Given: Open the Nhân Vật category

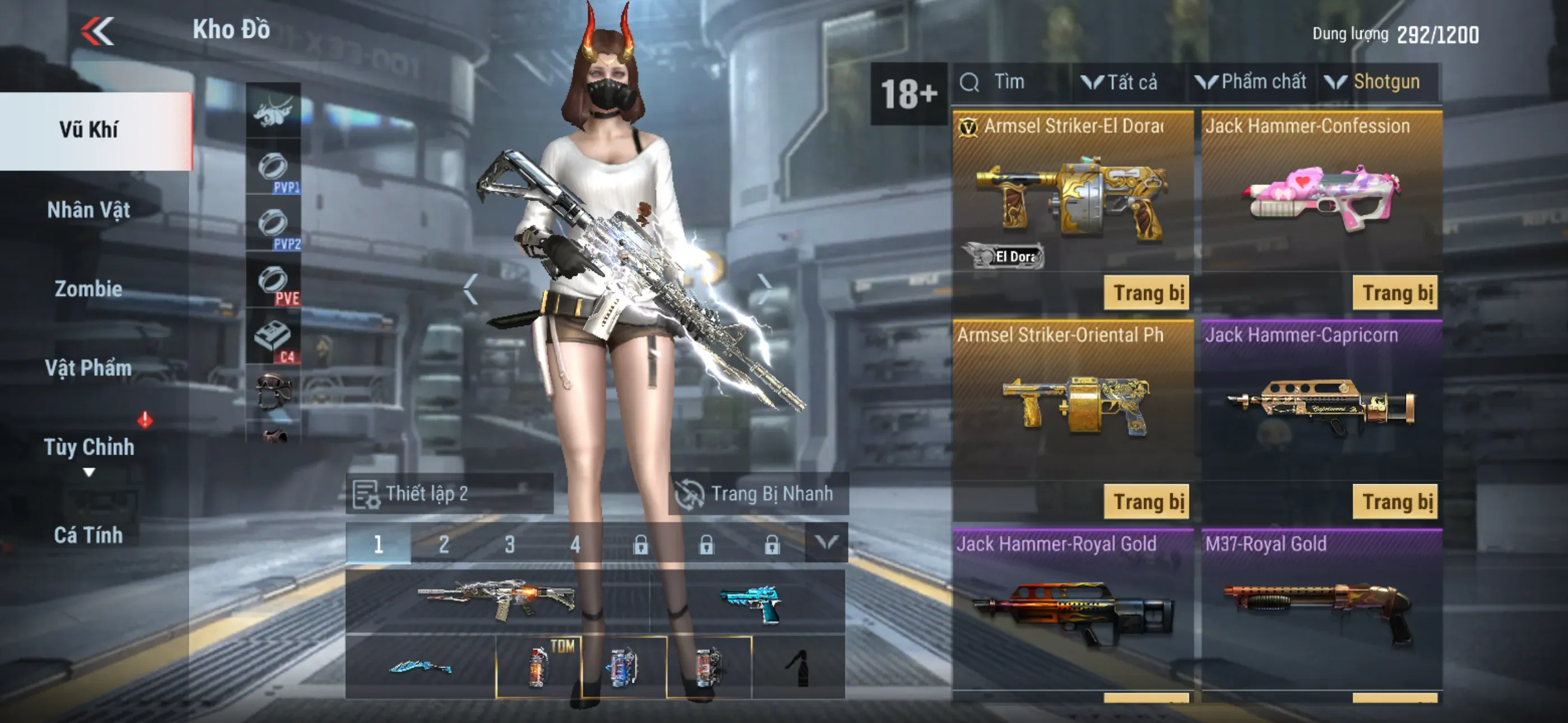Looking at the screenshot, I should point(89,210).
